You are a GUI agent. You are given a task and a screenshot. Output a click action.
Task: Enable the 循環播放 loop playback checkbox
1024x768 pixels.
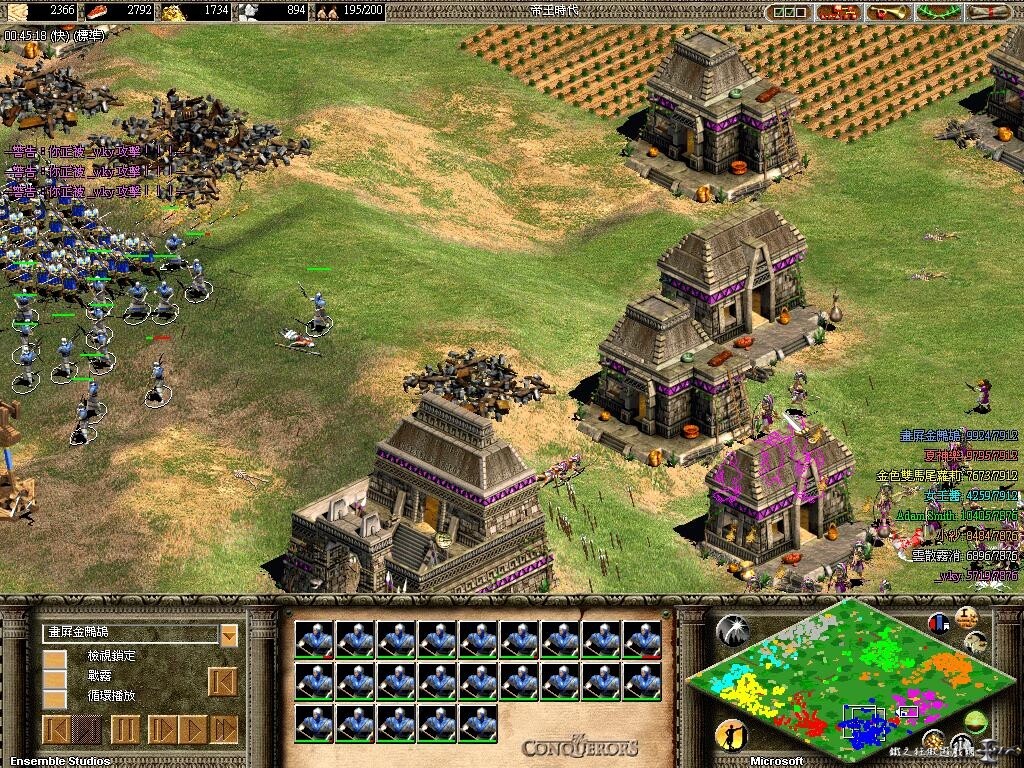(x=55, y=699)
